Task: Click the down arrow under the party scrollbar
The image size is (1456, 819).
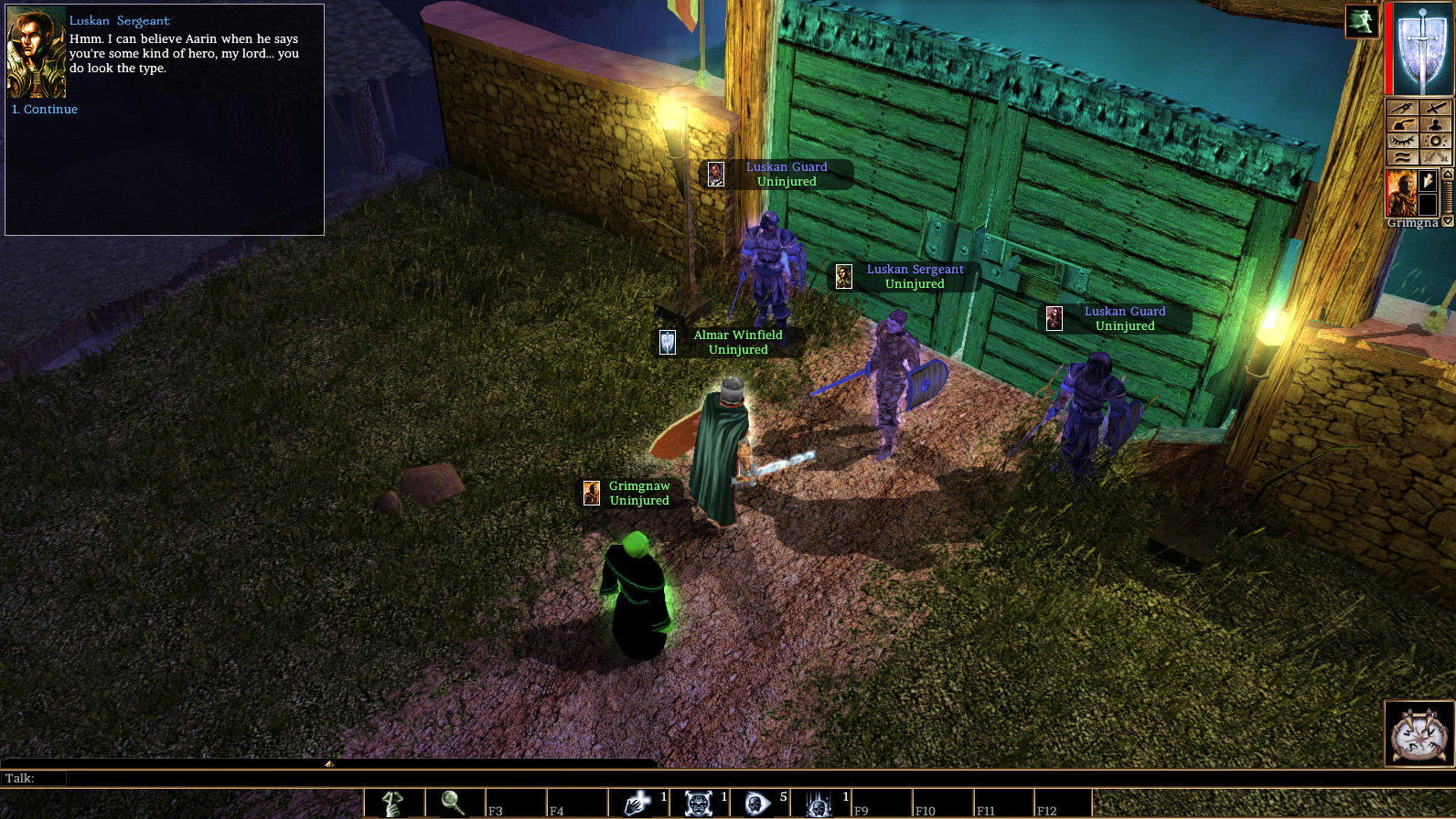Action: click(x=1447, y=221)
